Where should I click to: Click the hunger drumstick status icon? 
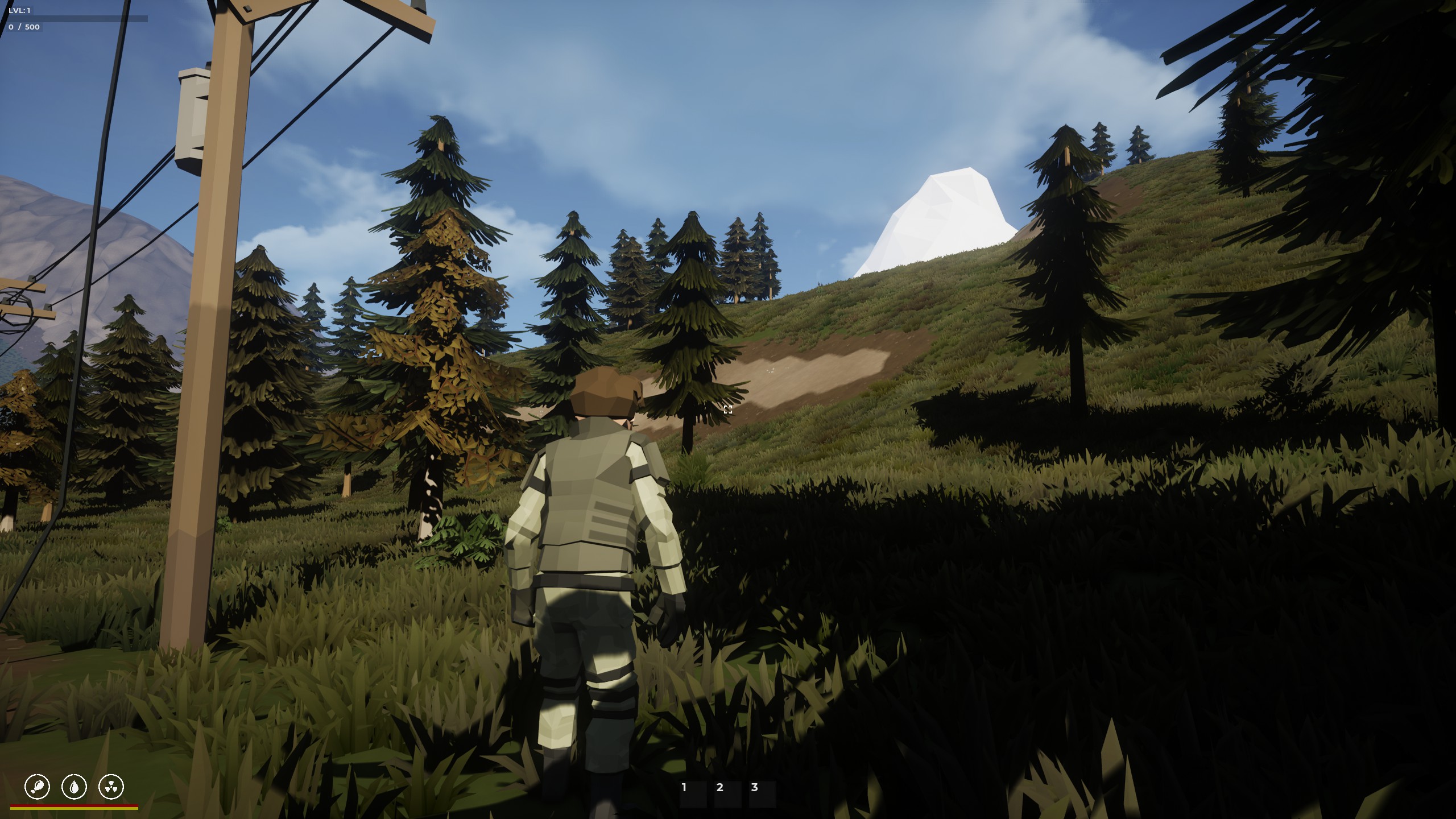coord(38,787)
